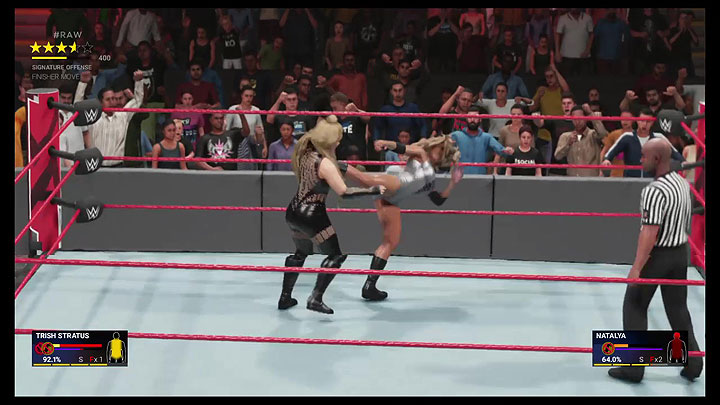Click the Trish Stratus player HUD panel
Image resolution: width=720 pixels, height=405 pixels.
tap(79, 347)
